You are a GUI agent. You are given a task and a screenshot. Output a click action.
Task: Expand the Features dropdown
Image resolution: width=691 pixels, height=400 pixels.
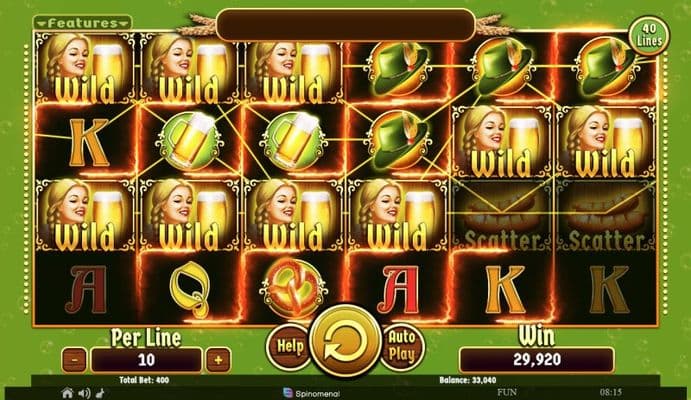click(x=82, y=22)
